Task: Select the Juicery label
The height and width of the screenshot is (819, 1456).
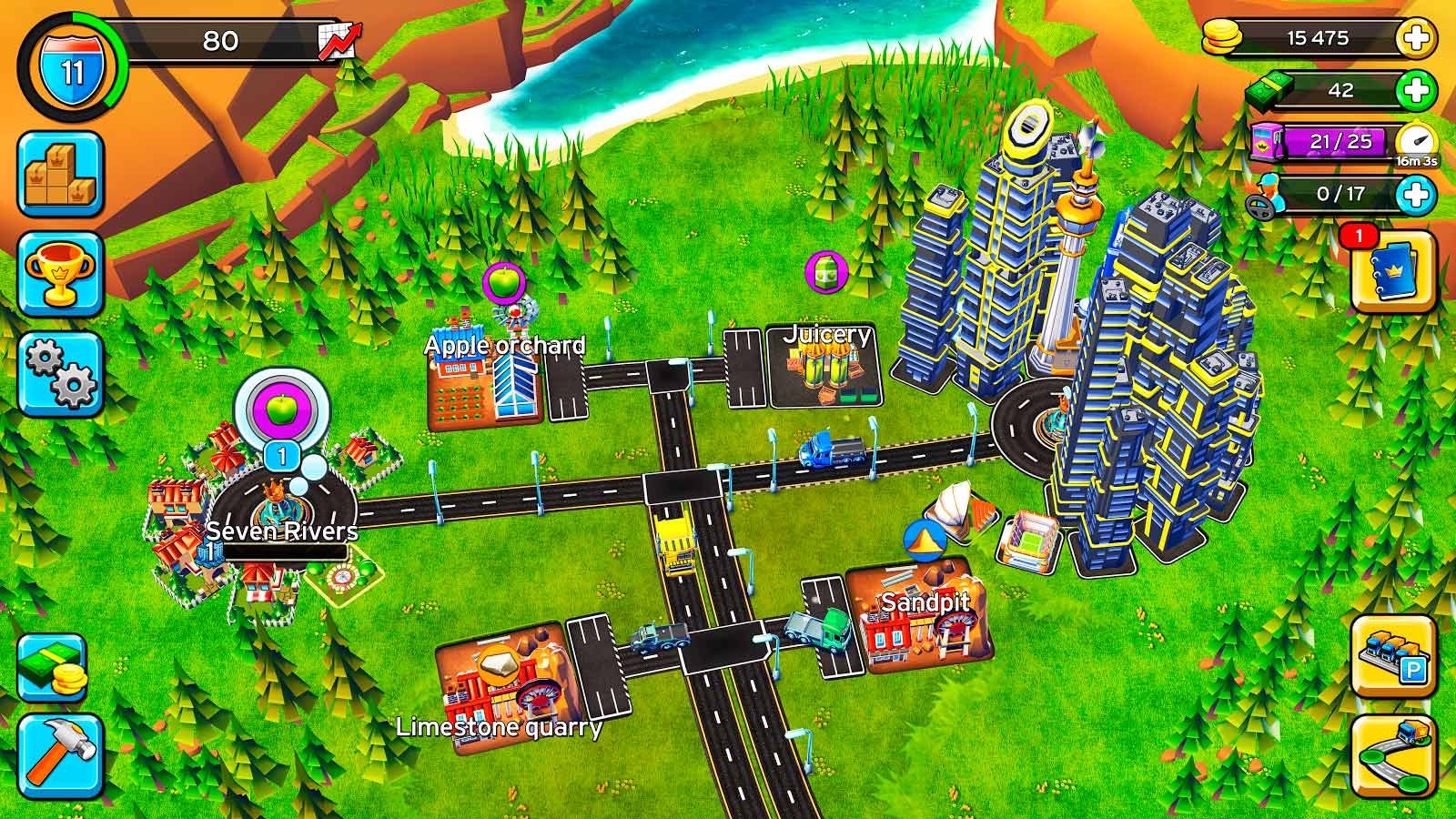Action: click(827, 335)
